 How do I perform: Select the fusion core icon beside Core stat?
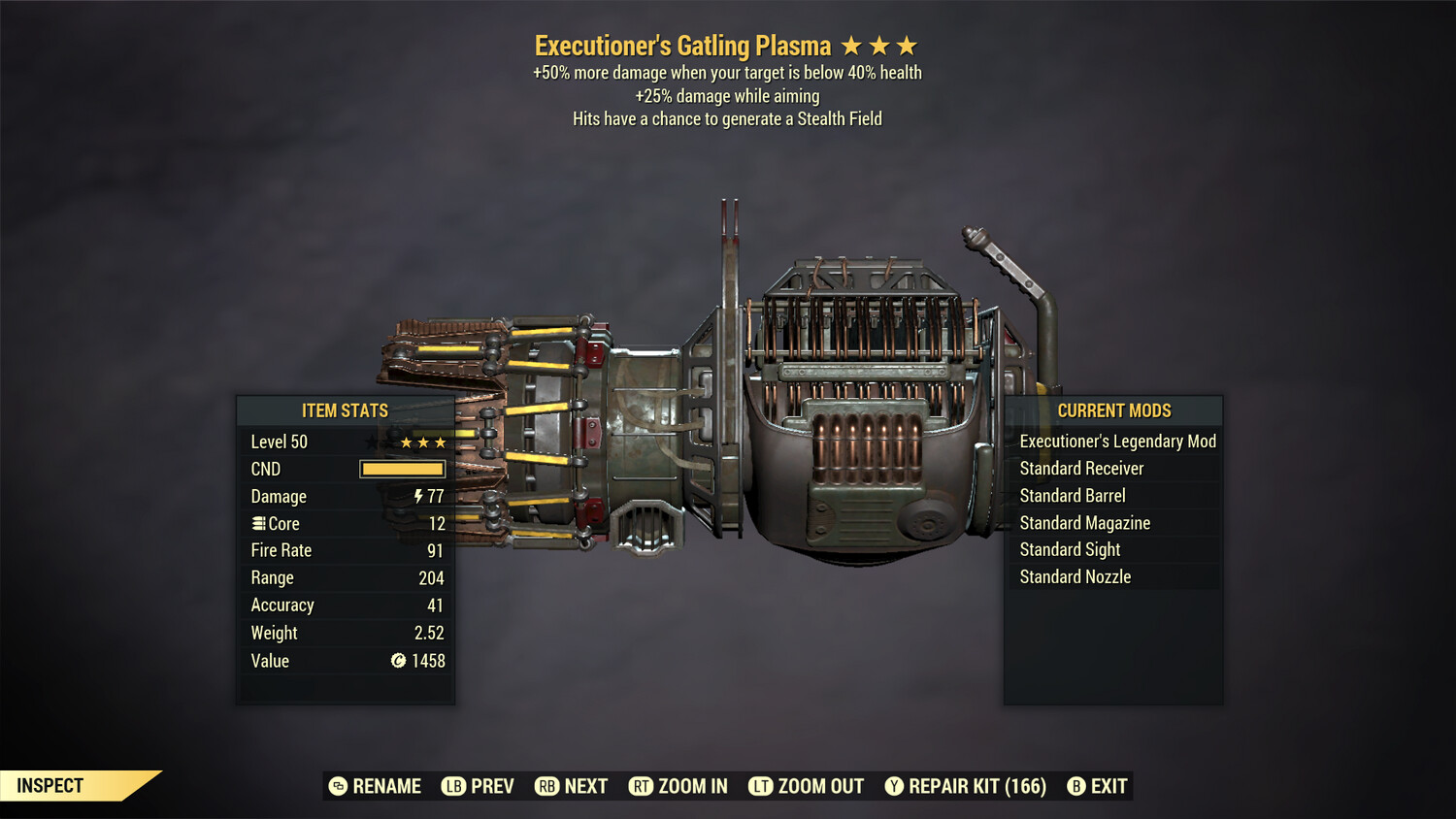[x=257, y=523]
